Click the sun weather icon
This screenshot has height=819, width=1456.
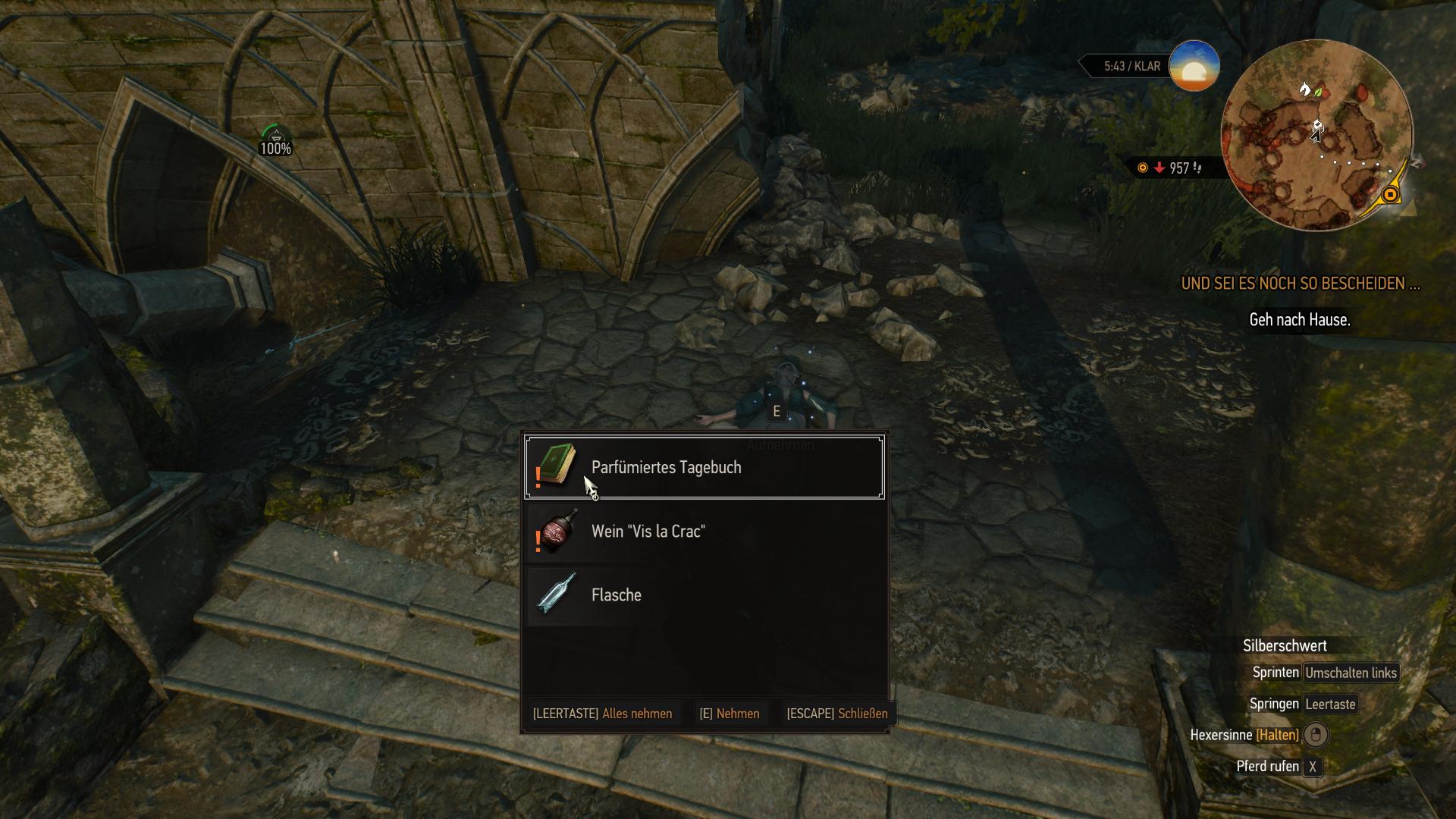point(1194,67)
